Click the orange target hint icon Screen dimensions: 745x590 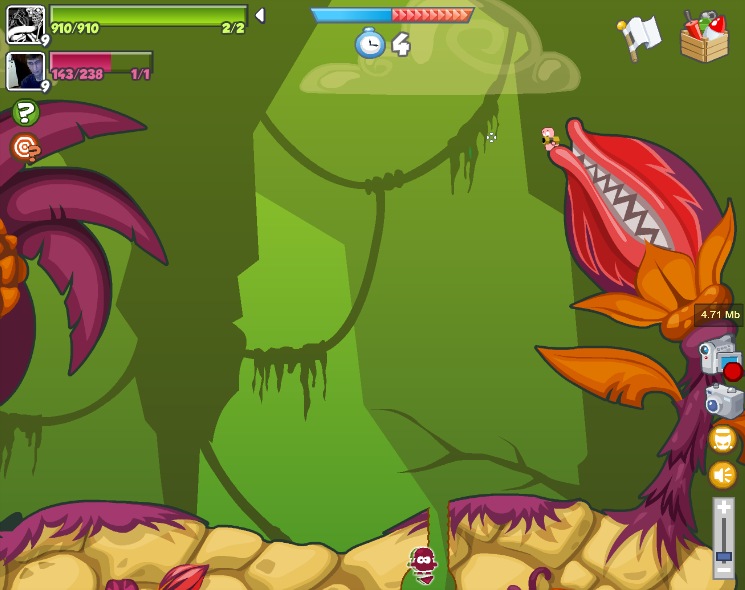pos(25,148)
